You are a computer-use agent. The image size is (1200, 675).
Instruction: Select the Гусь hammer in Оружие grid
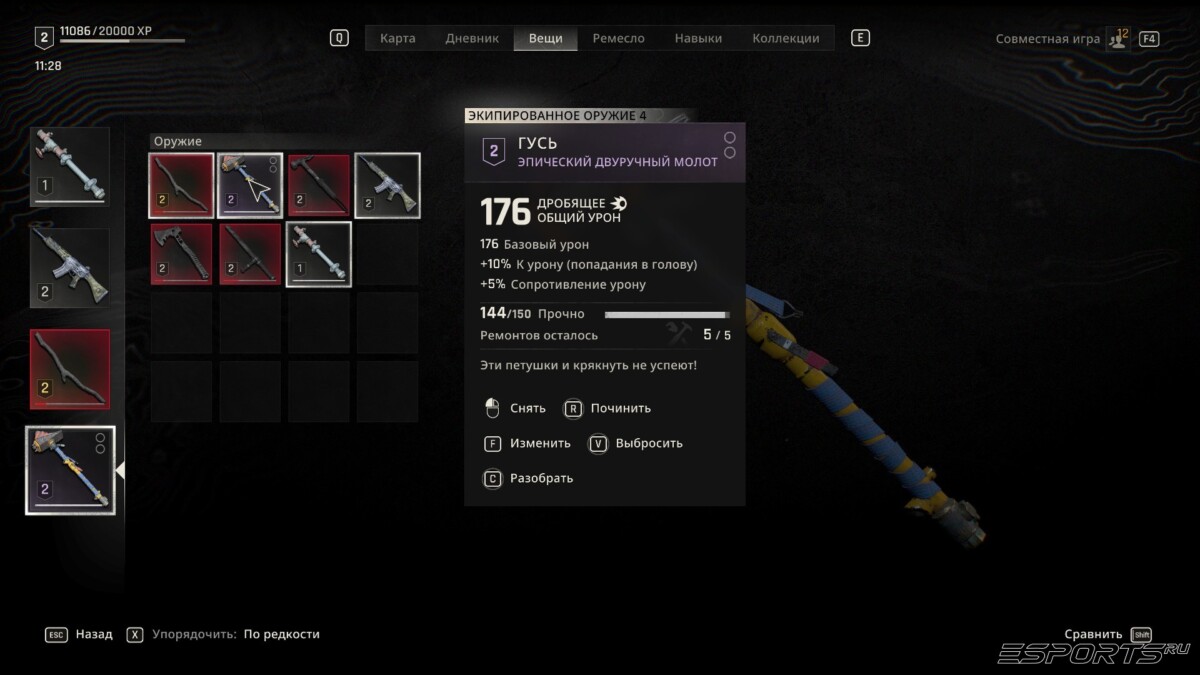tap(250, 185)
